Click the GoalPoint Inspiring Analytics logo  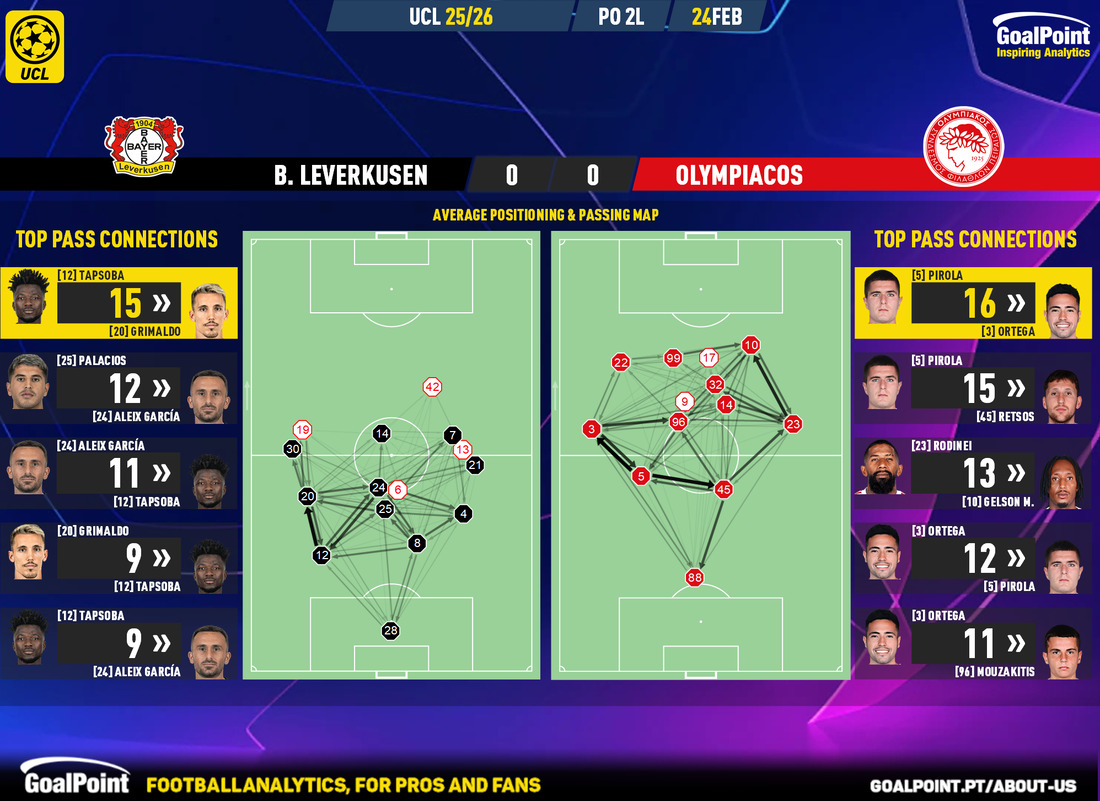[x=1042, y=38]
